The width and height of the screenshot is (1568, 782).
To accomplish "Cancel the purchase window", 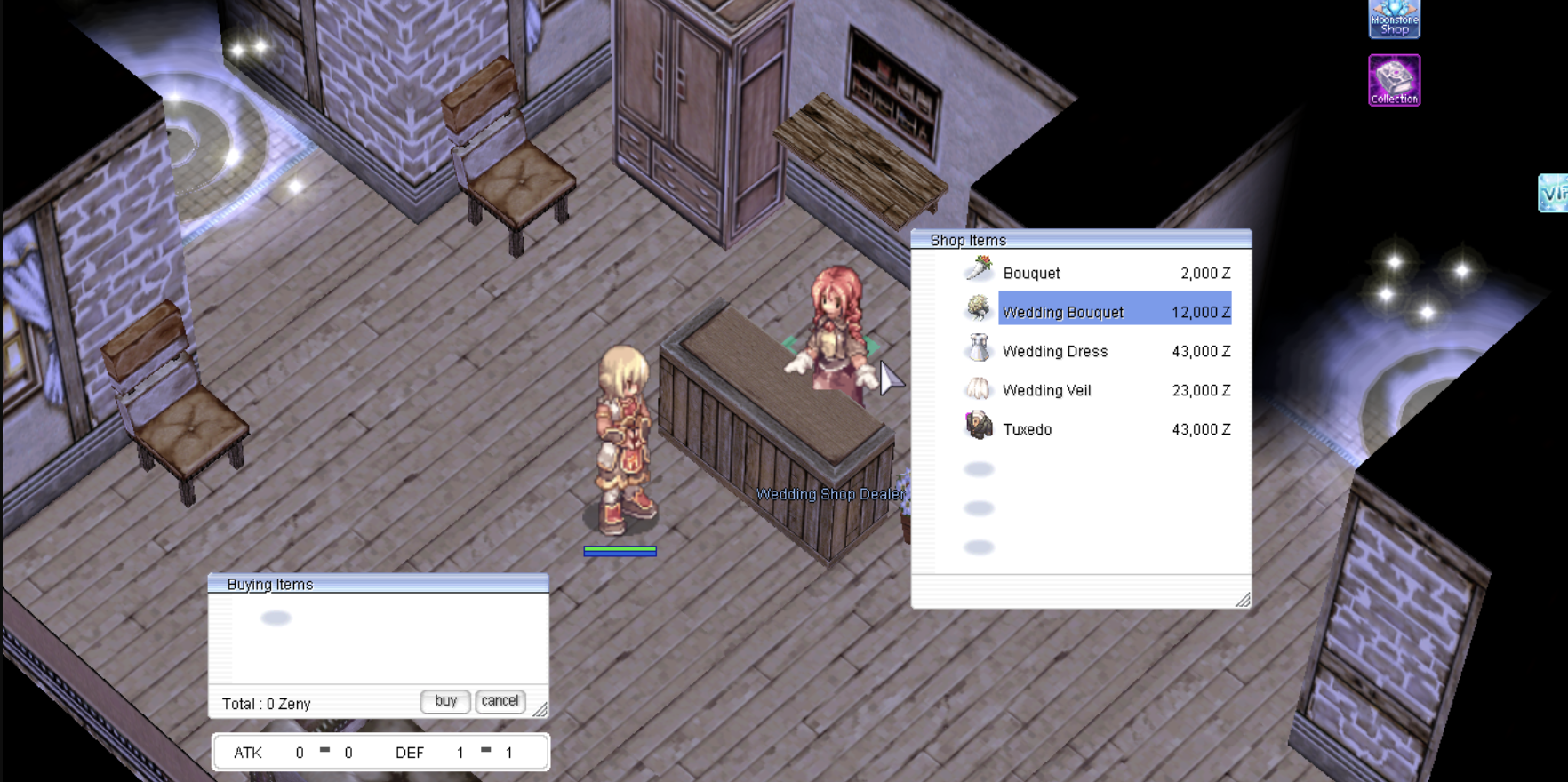I will pos(500,701).
